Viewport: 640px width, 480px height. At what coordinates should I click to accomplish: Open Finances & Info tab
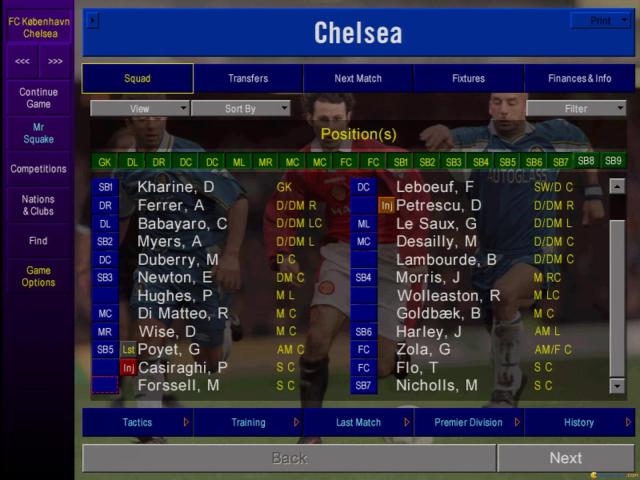pos(579,78)
